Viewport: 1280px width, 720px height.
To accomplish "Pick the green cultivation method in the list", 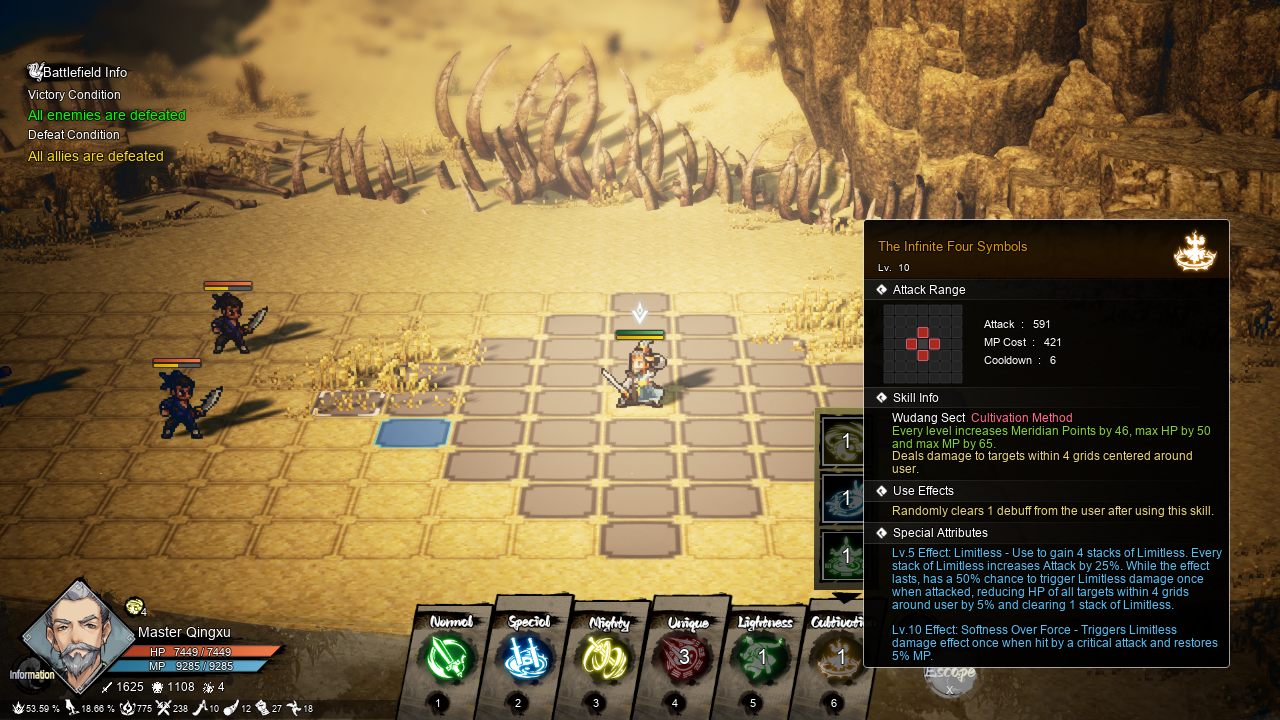I will [x=842, y=555].
